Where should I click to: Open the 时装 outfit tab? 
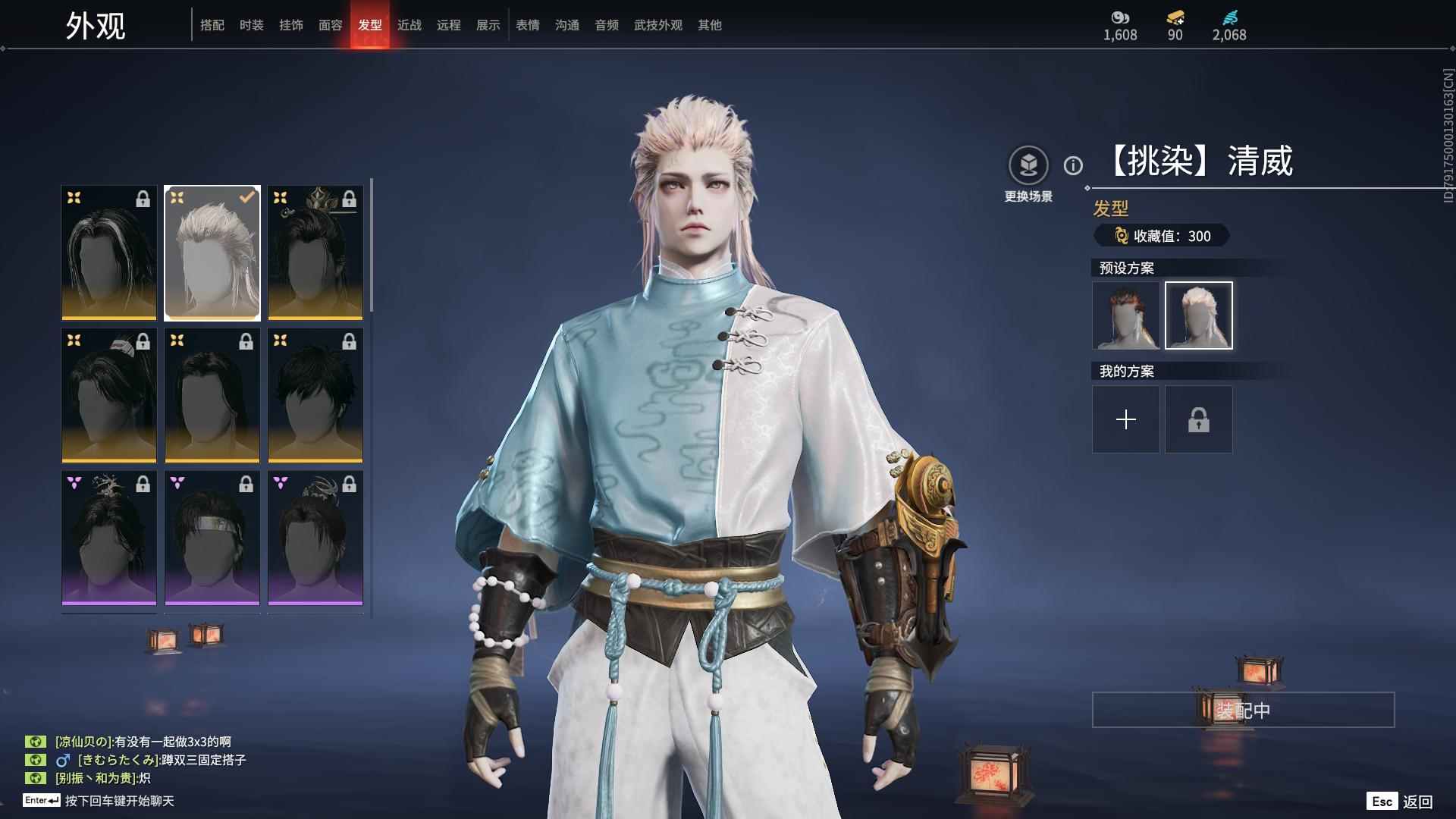tap(252, 25)
